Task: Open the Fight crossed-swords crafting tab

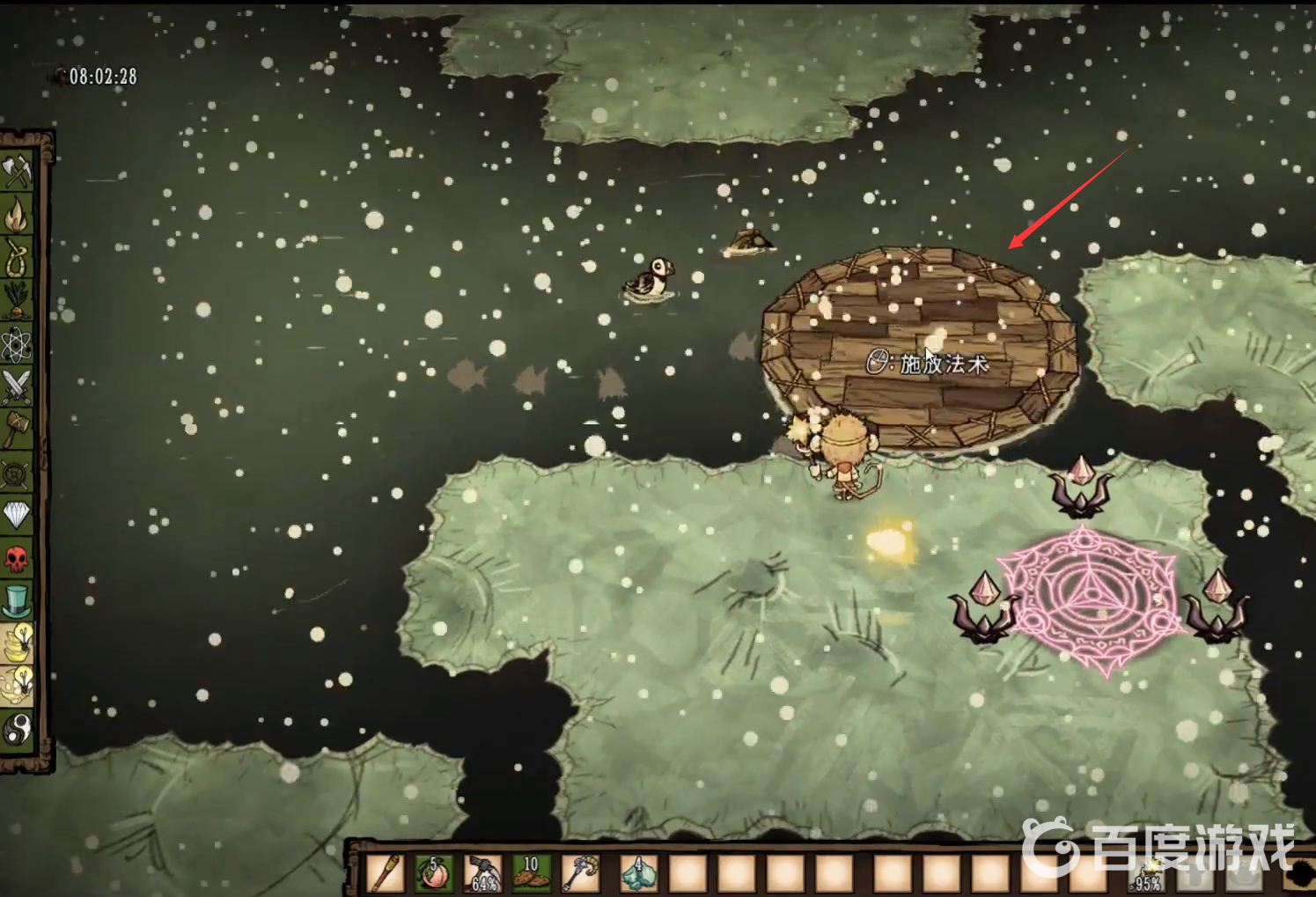Action: coord(17,386)
